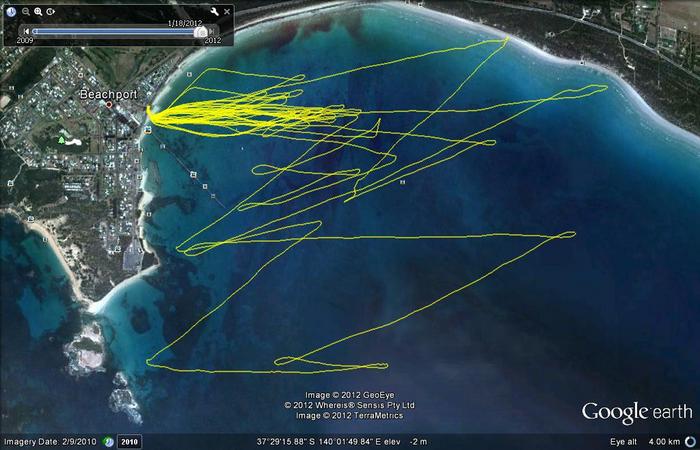Click the round blue icon on the time slider panel

pyautogui.click(x=12, y=11)
